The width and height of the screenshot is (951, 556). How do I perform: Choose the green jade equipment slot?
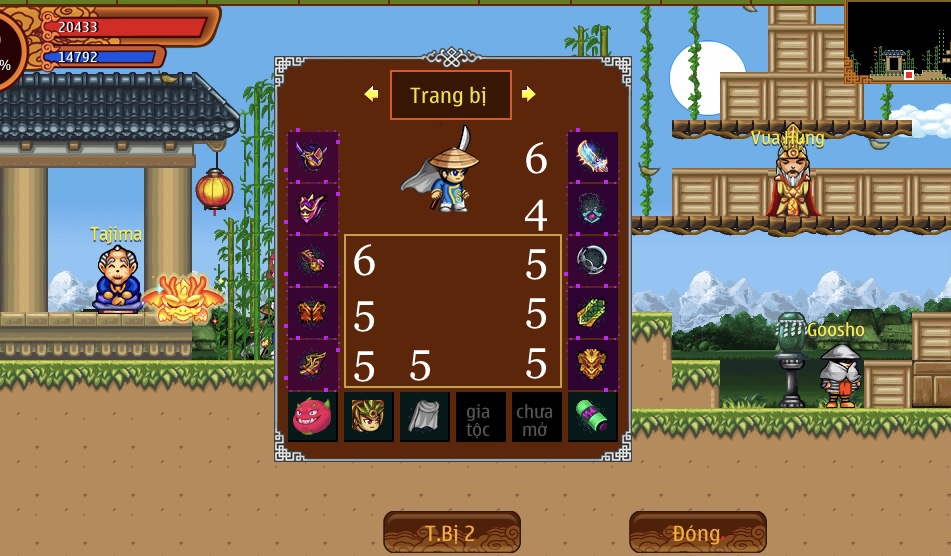pos(592,312)
